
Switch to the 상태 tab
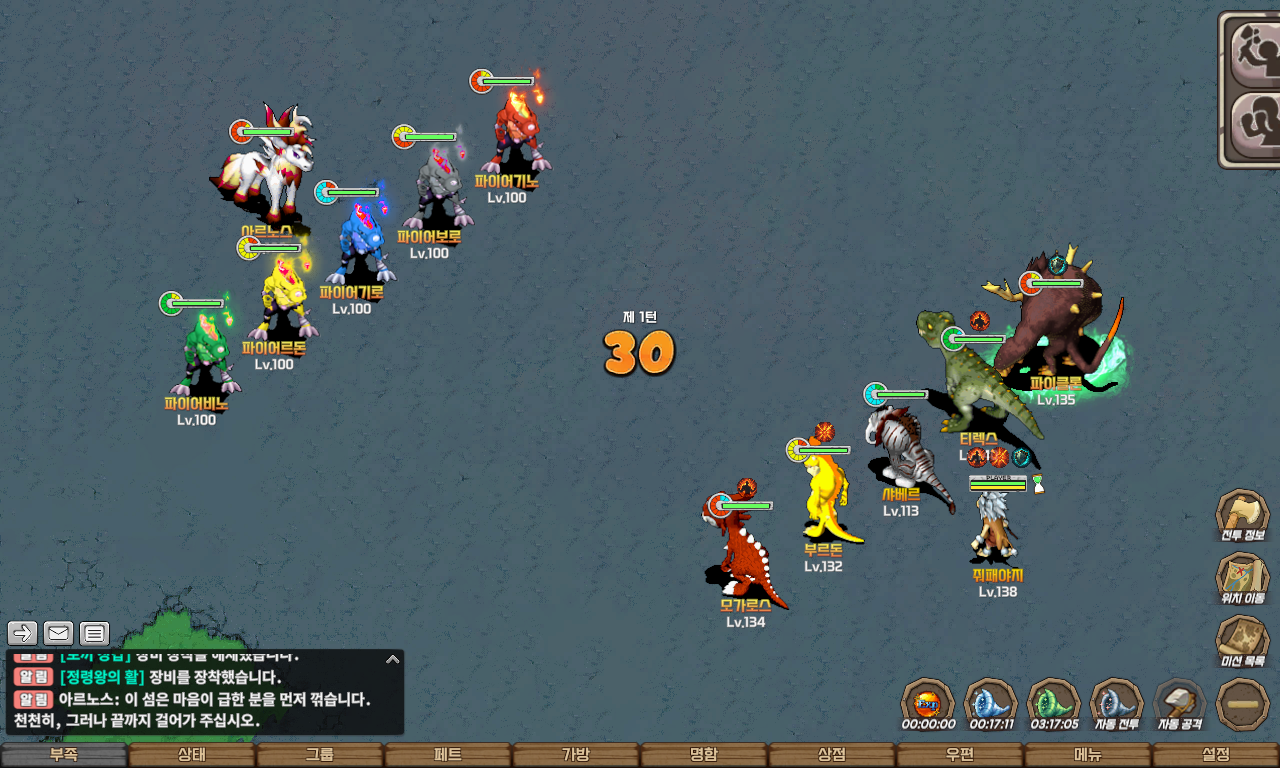pos(192,755)
